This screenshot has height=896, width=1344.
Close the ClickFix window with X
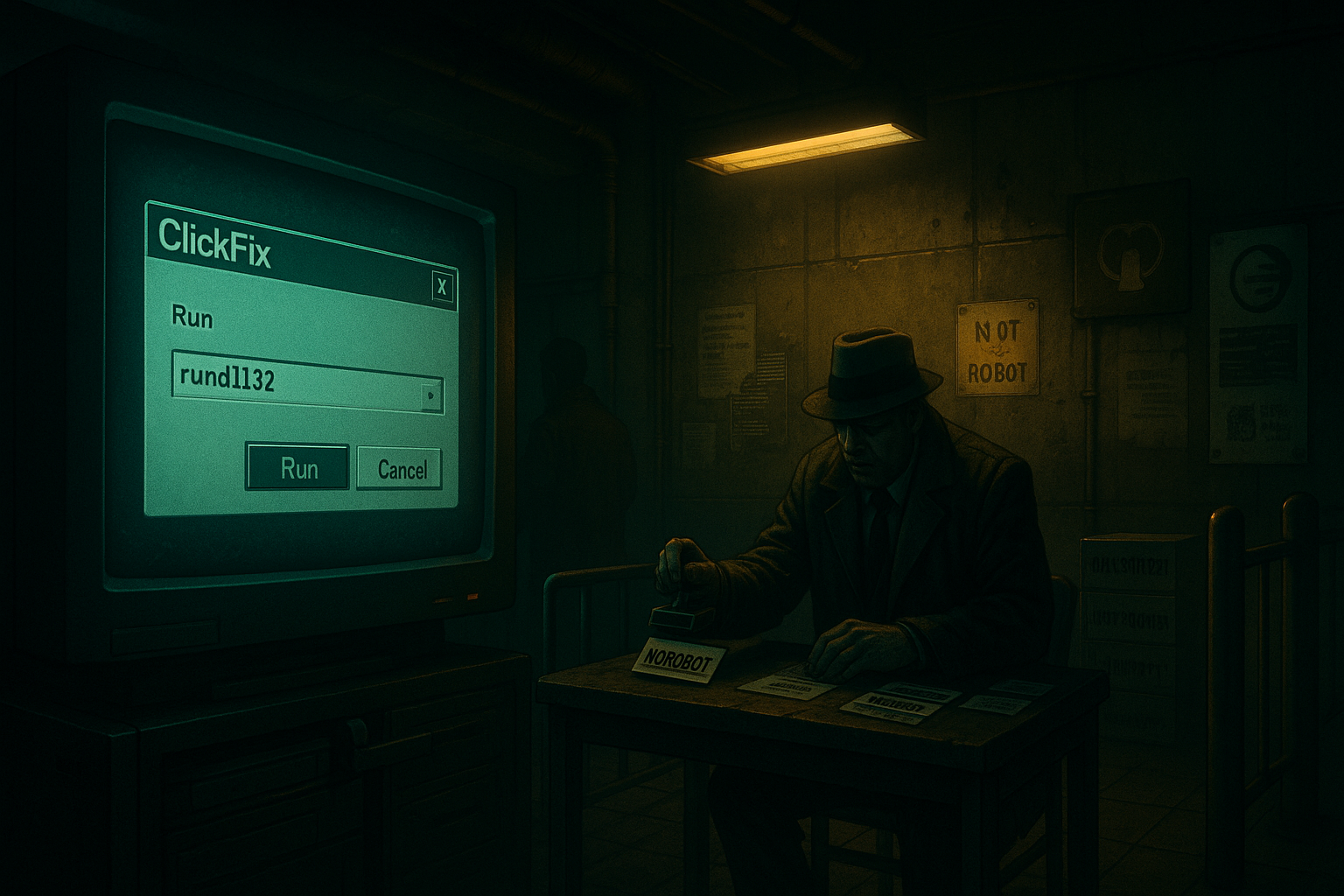[x=443, y=287]
